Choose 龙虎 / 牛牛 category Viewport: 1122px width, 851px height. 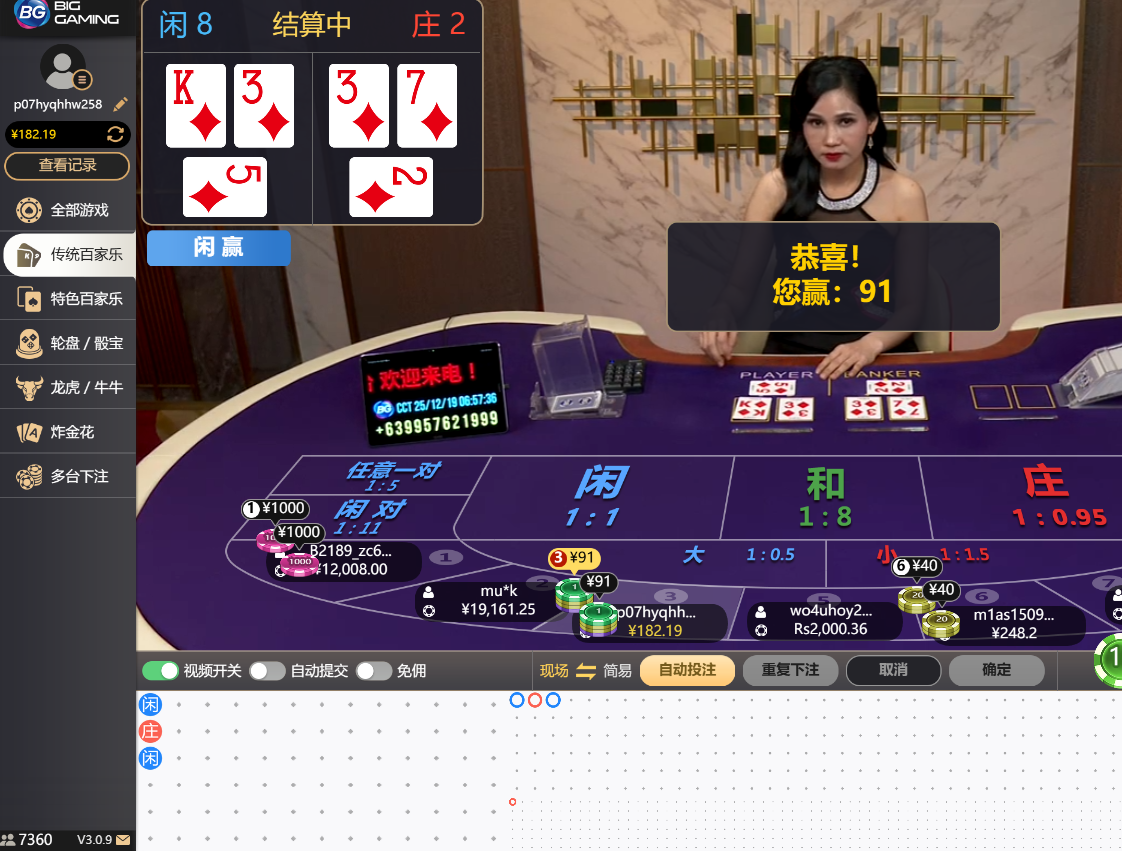point(68,387)
